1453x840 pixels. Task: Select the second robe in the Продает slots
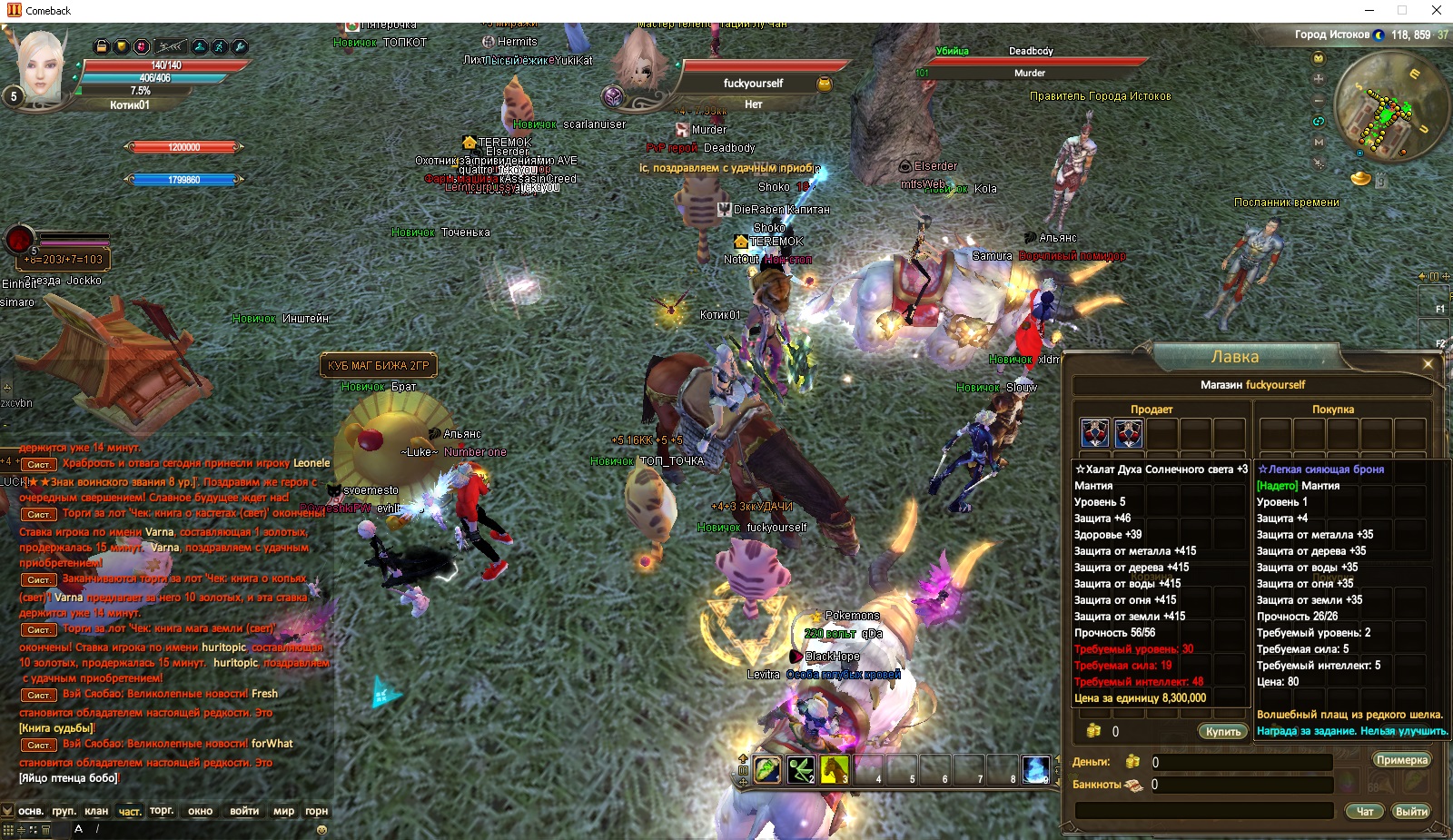pos(1129,433)
